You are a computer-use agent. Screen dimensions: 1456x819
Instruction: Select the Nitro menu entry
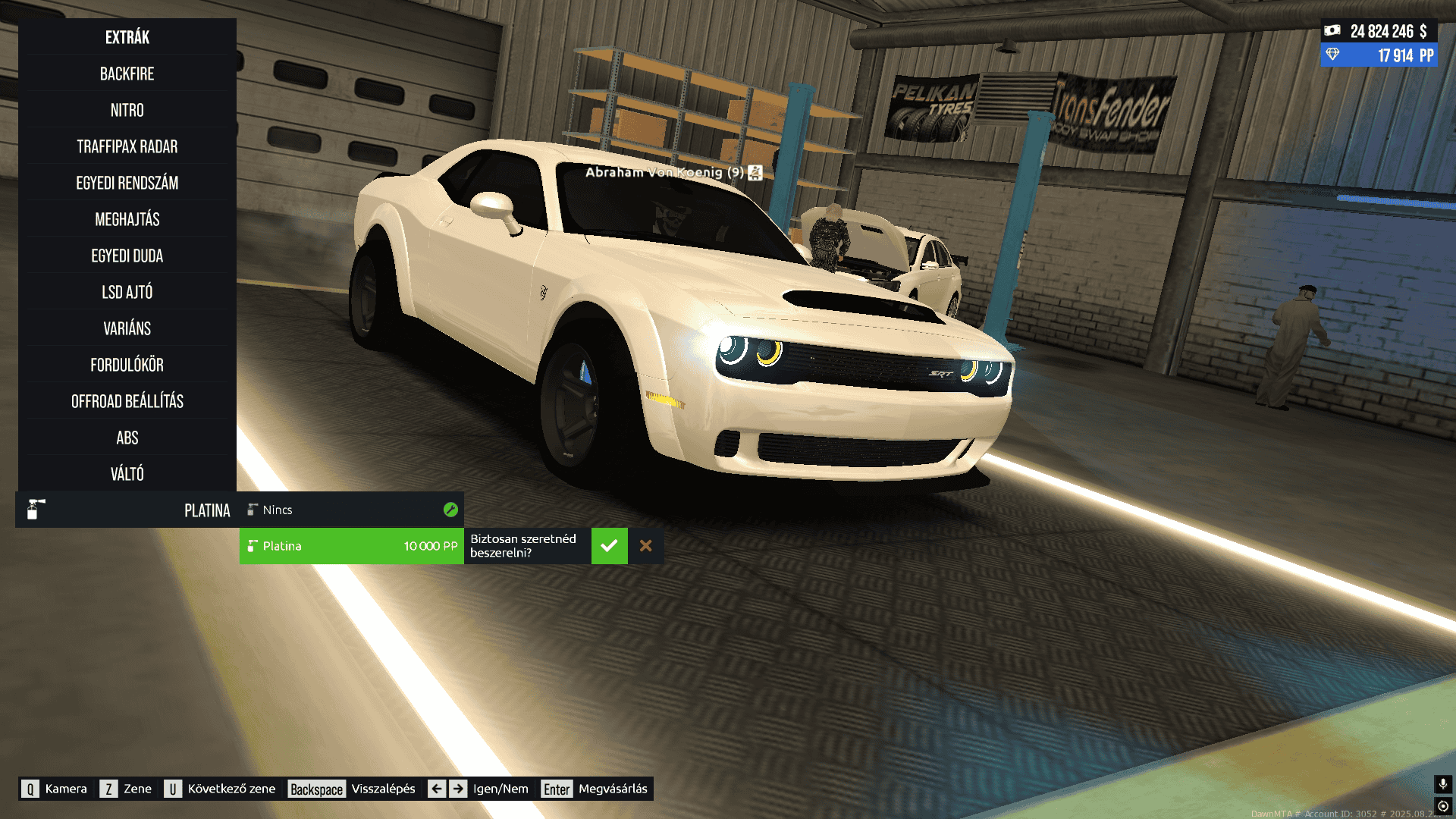coord(127,110)
